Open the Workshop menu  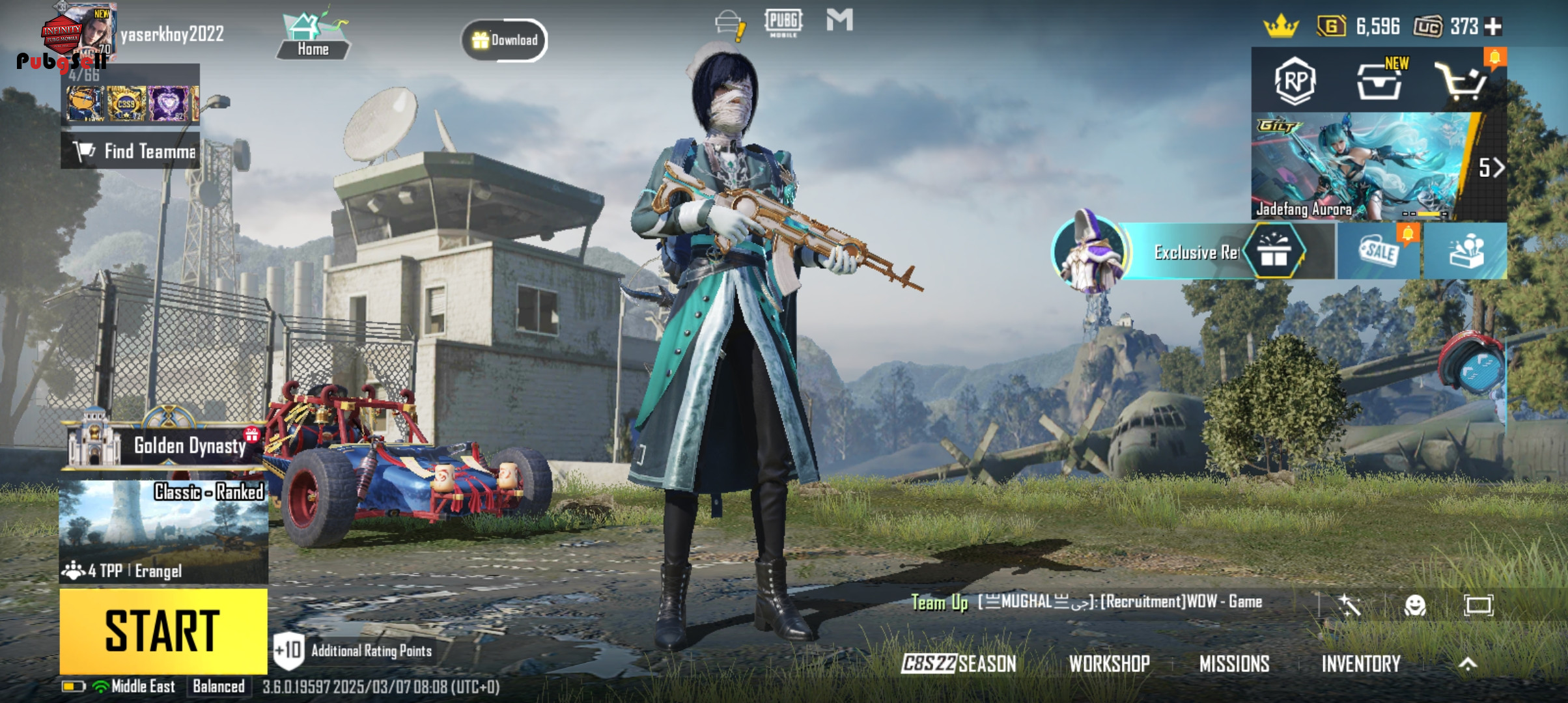[1109, 663]
